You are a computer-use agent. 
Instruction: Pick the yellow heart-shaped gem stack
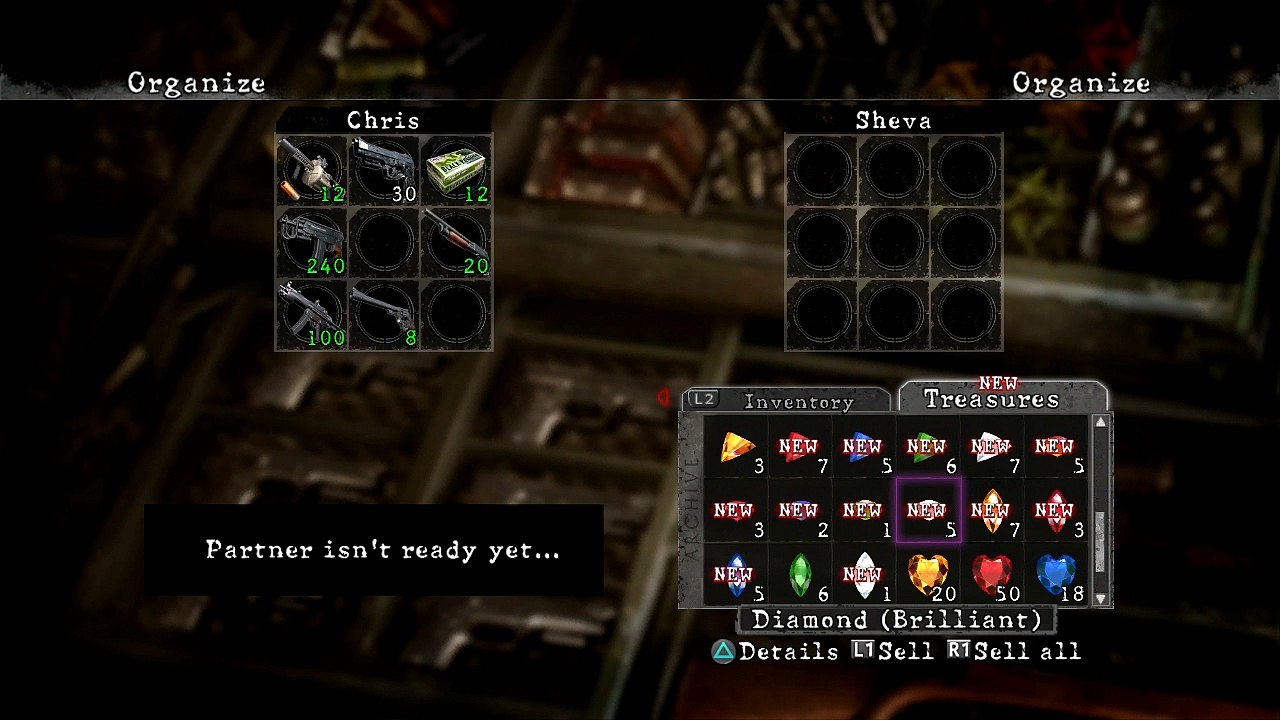[928, 574]
